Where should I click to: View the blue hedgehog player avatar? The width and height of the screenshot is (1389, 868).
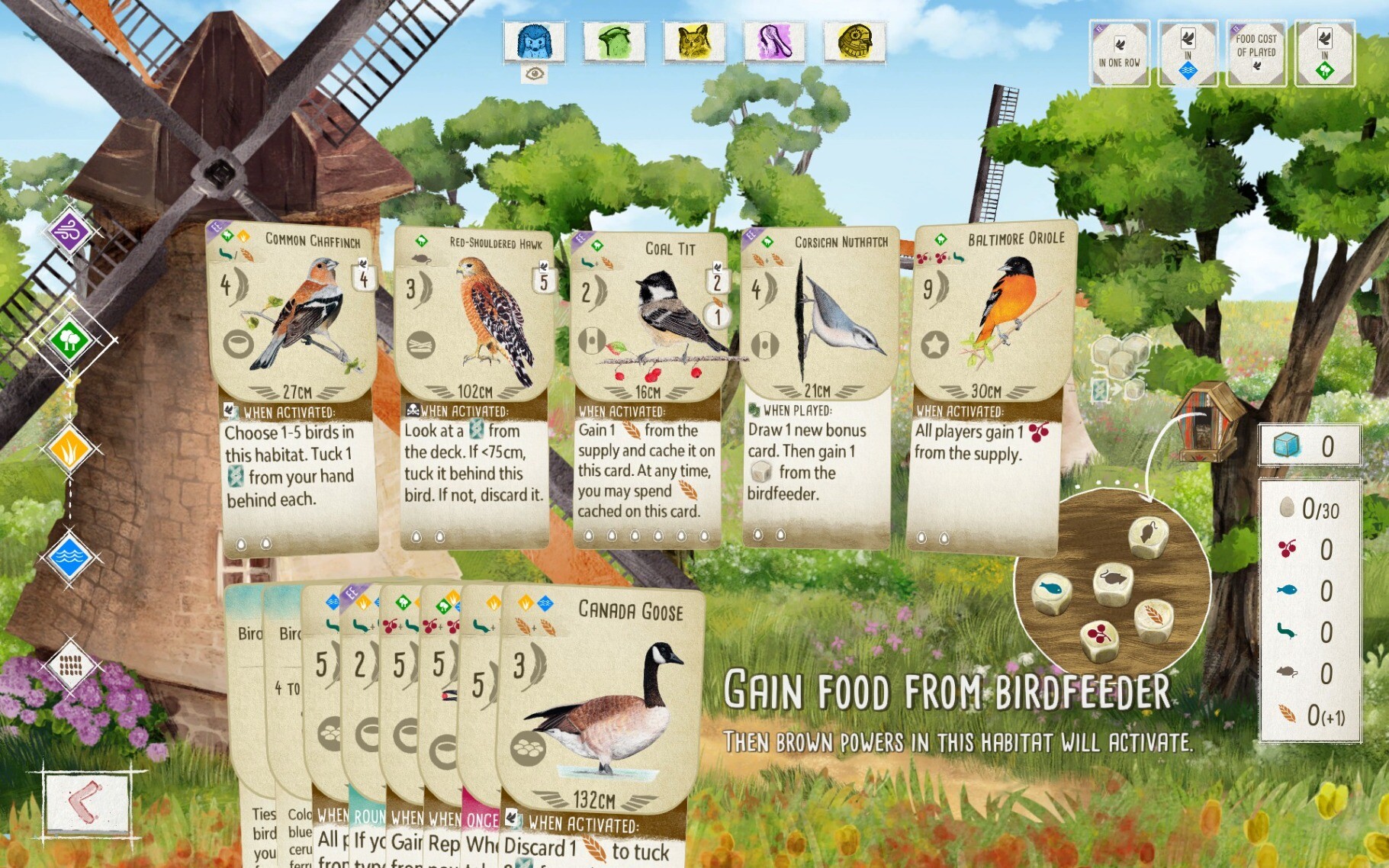534,41
